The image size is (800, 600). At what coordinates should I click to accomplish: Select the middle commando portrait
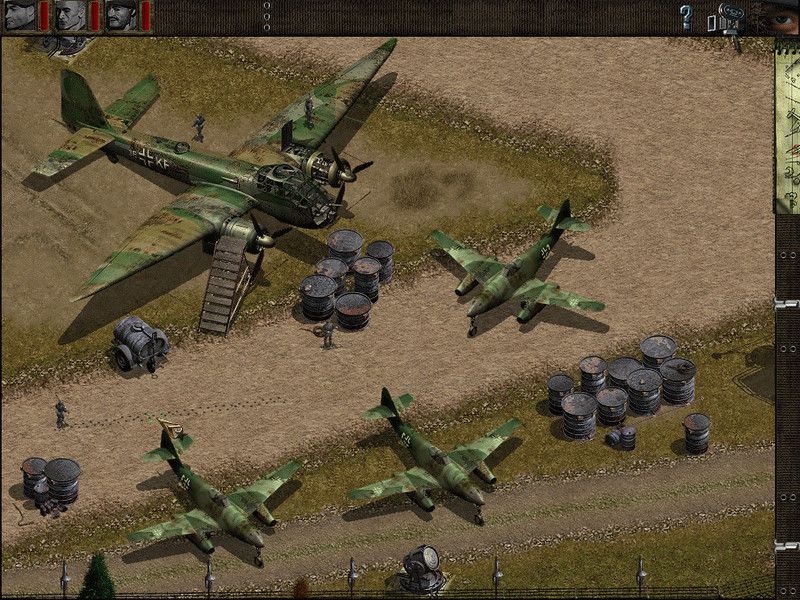[70, 16]
